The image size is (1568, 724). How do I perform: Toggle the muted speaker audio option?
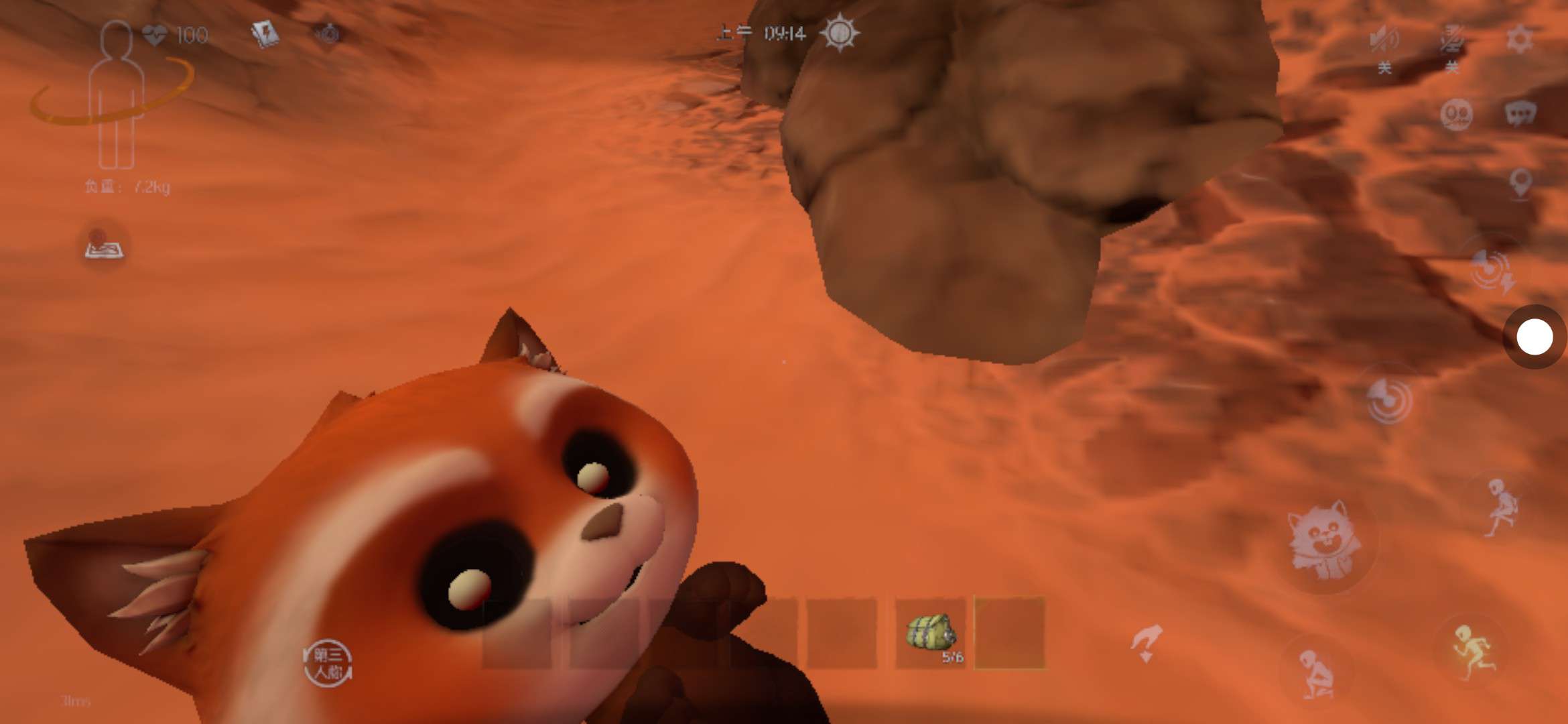click(1384, 42)
